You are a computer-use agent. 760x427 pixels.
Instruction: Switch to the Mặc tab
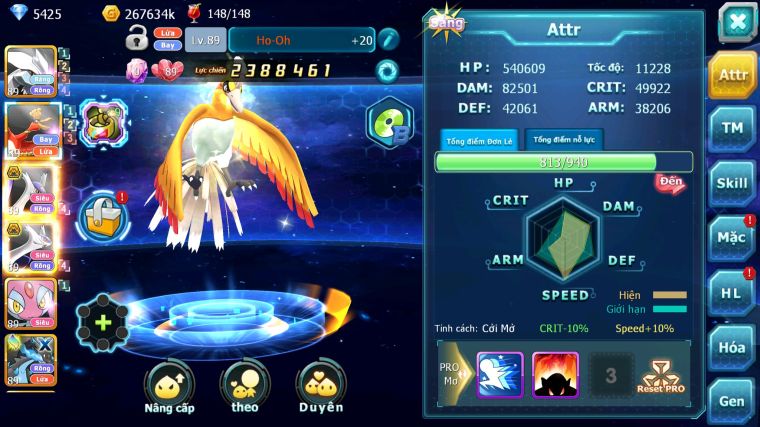(733, 238)
